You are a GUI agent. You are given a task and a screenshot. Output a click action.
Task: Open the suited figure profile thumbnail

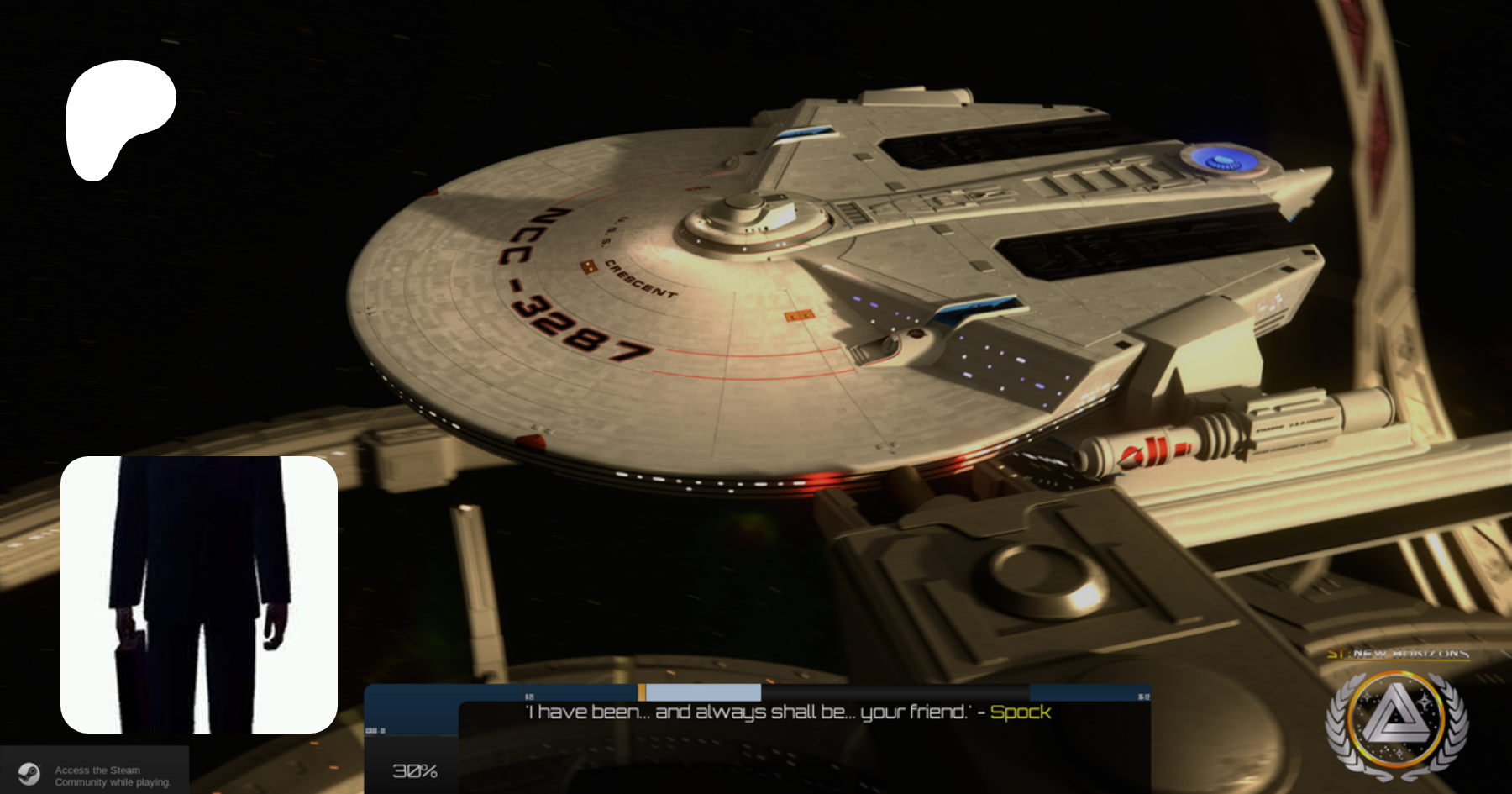[x=199, y=594]
